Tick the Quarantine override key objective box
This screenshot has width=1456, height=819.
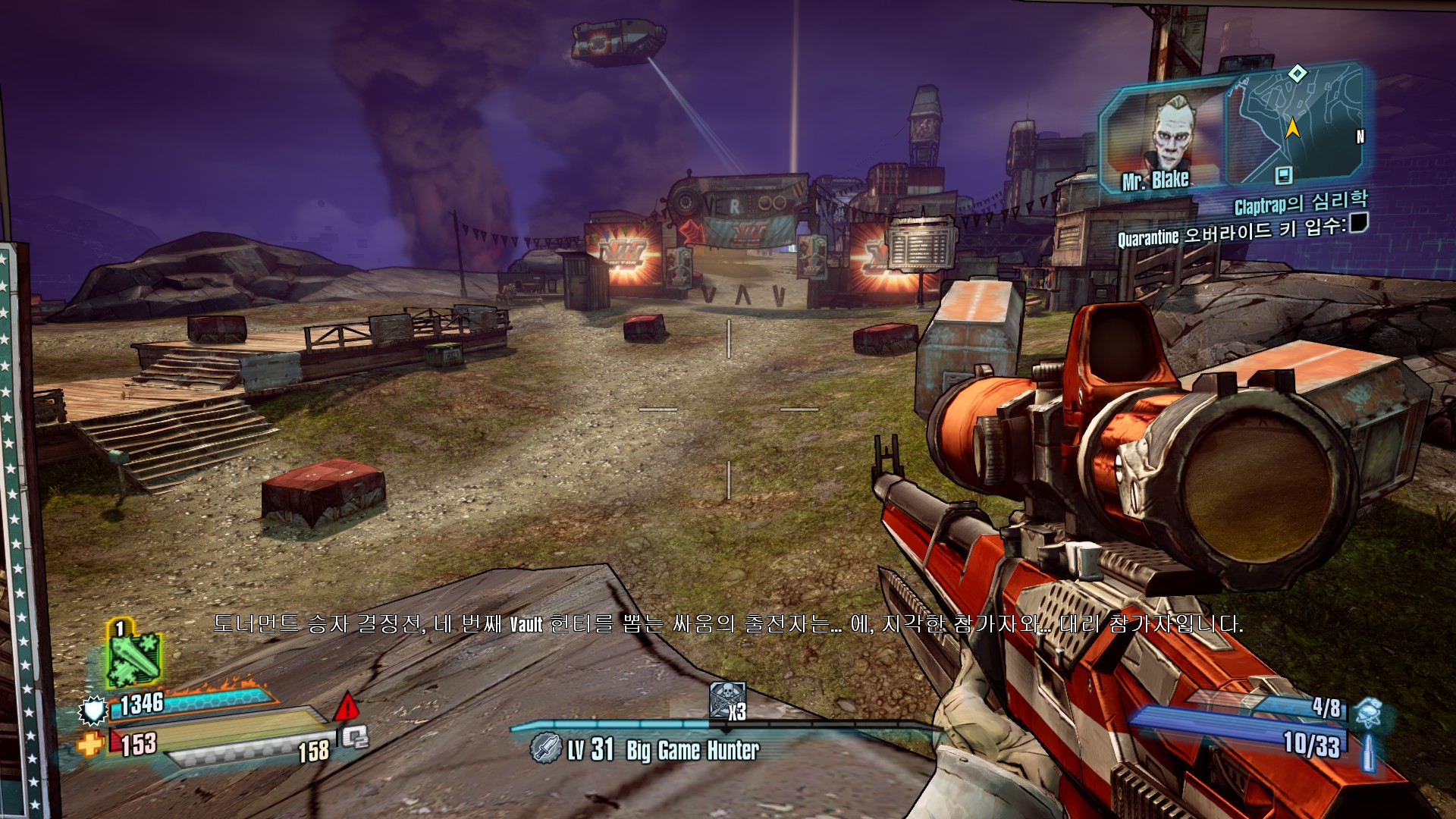coord(1358,223)
